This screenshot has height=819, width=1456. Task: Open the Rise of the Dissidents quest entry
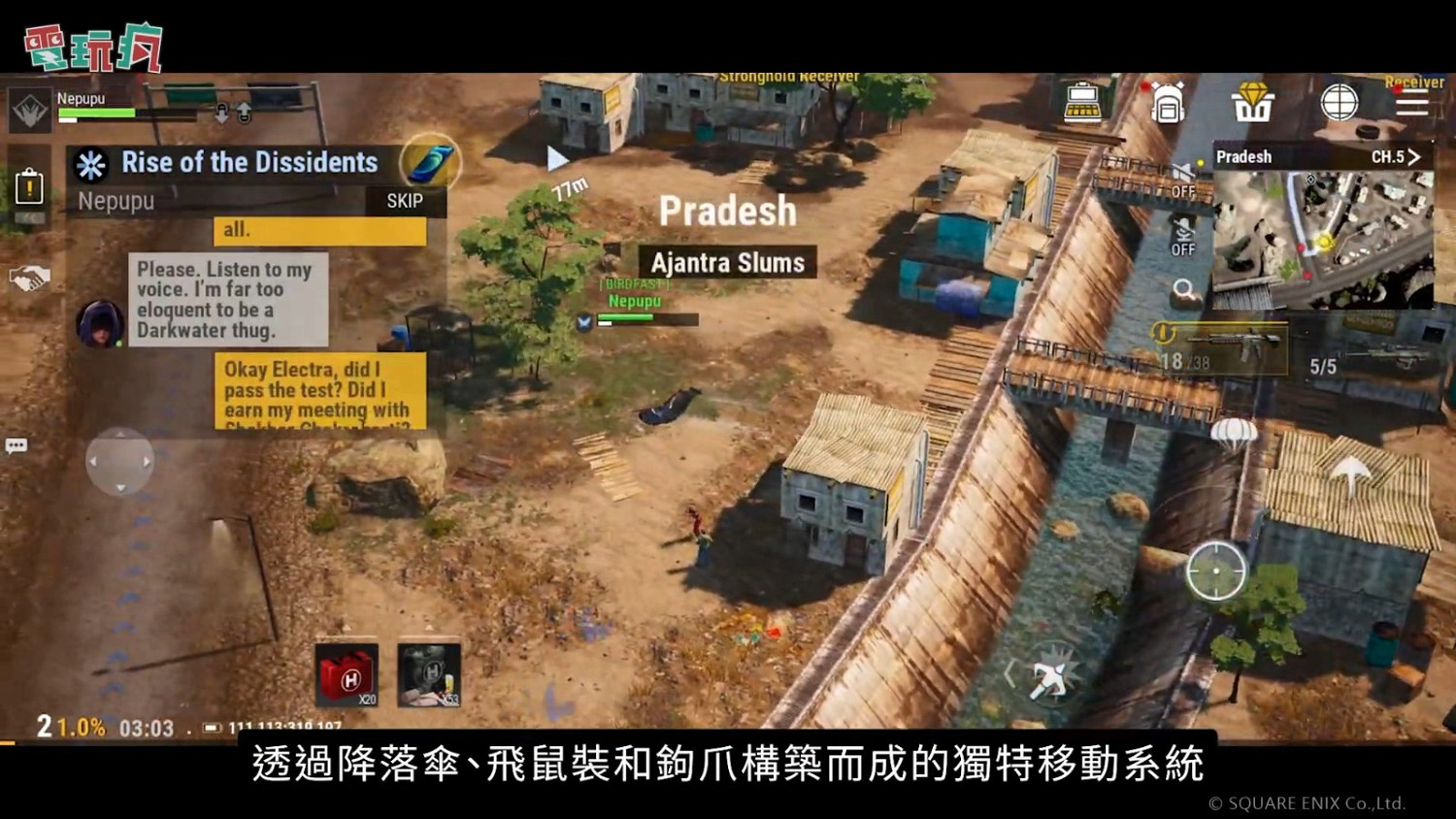tap(248, 163)
